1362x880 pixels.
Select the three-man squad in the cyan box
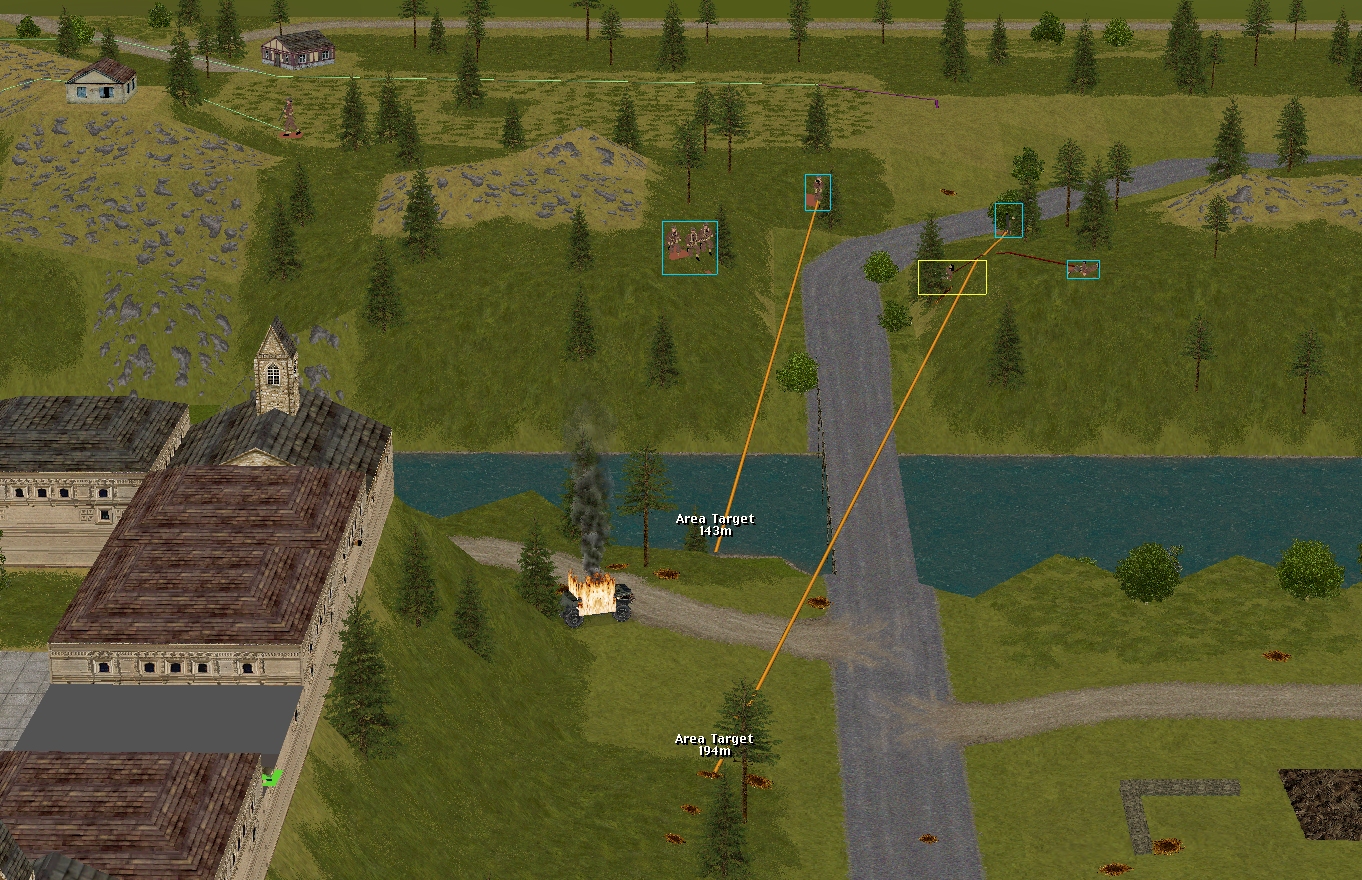[x=690, y=247]
